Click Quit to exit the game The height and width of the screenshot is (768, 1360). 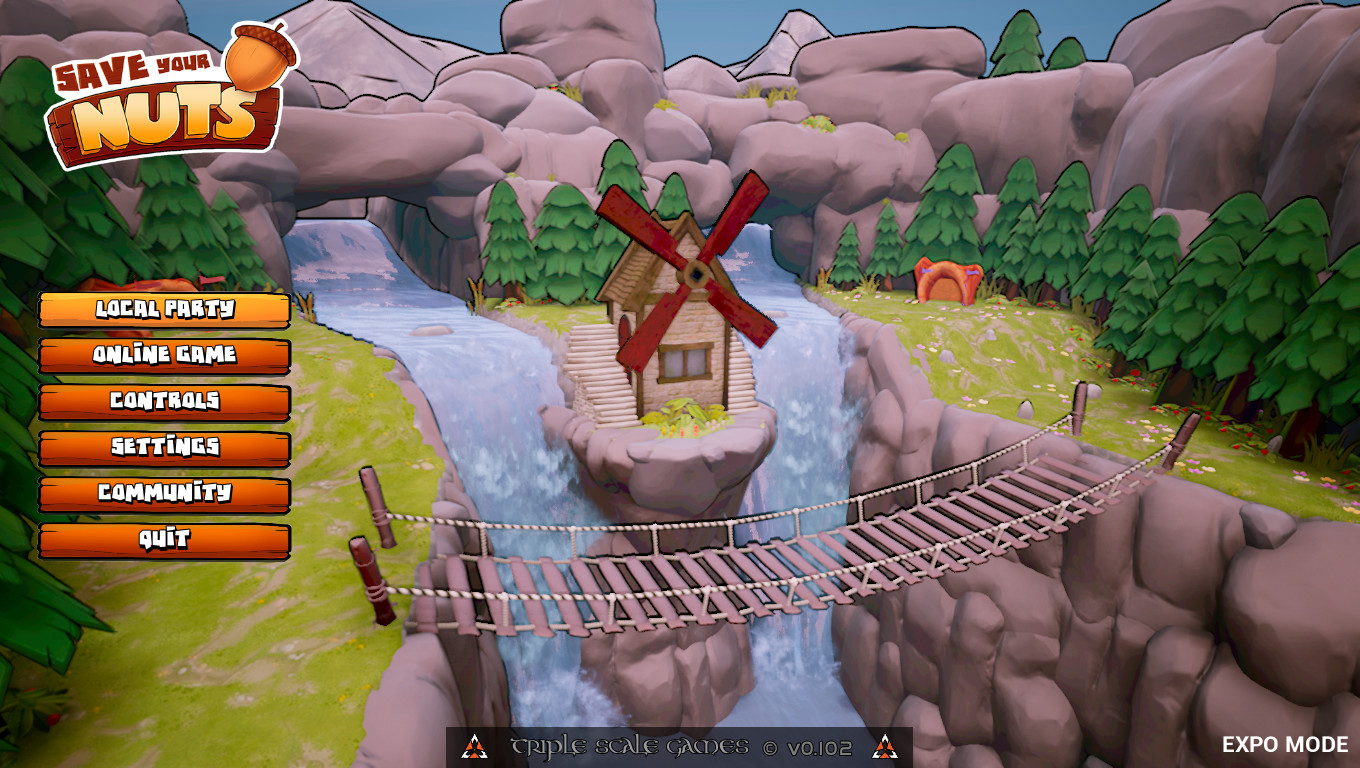163,538
